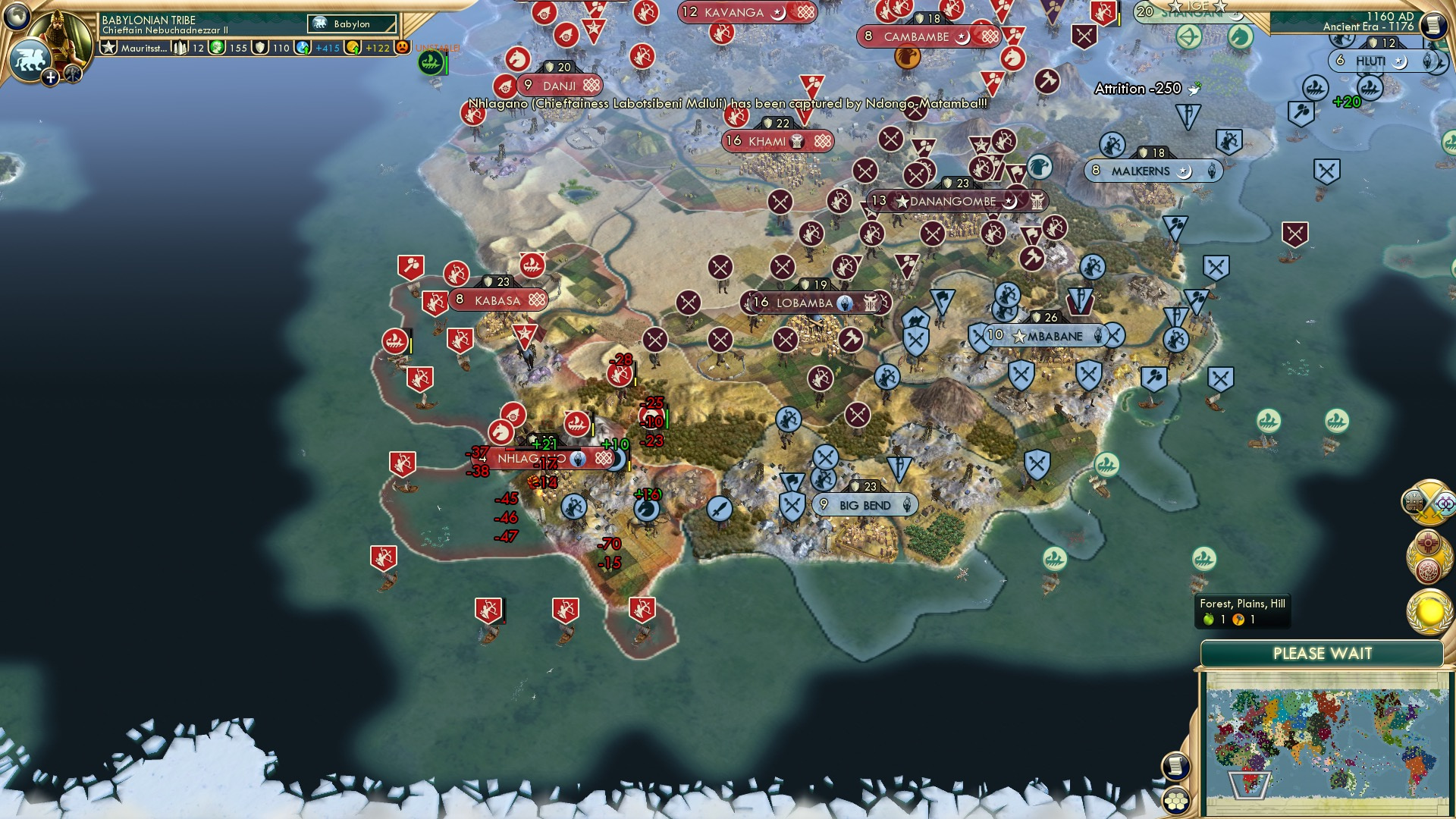Select the Malkerns city banner
The image size is (1456, 819).
[x=1153, y=171]
